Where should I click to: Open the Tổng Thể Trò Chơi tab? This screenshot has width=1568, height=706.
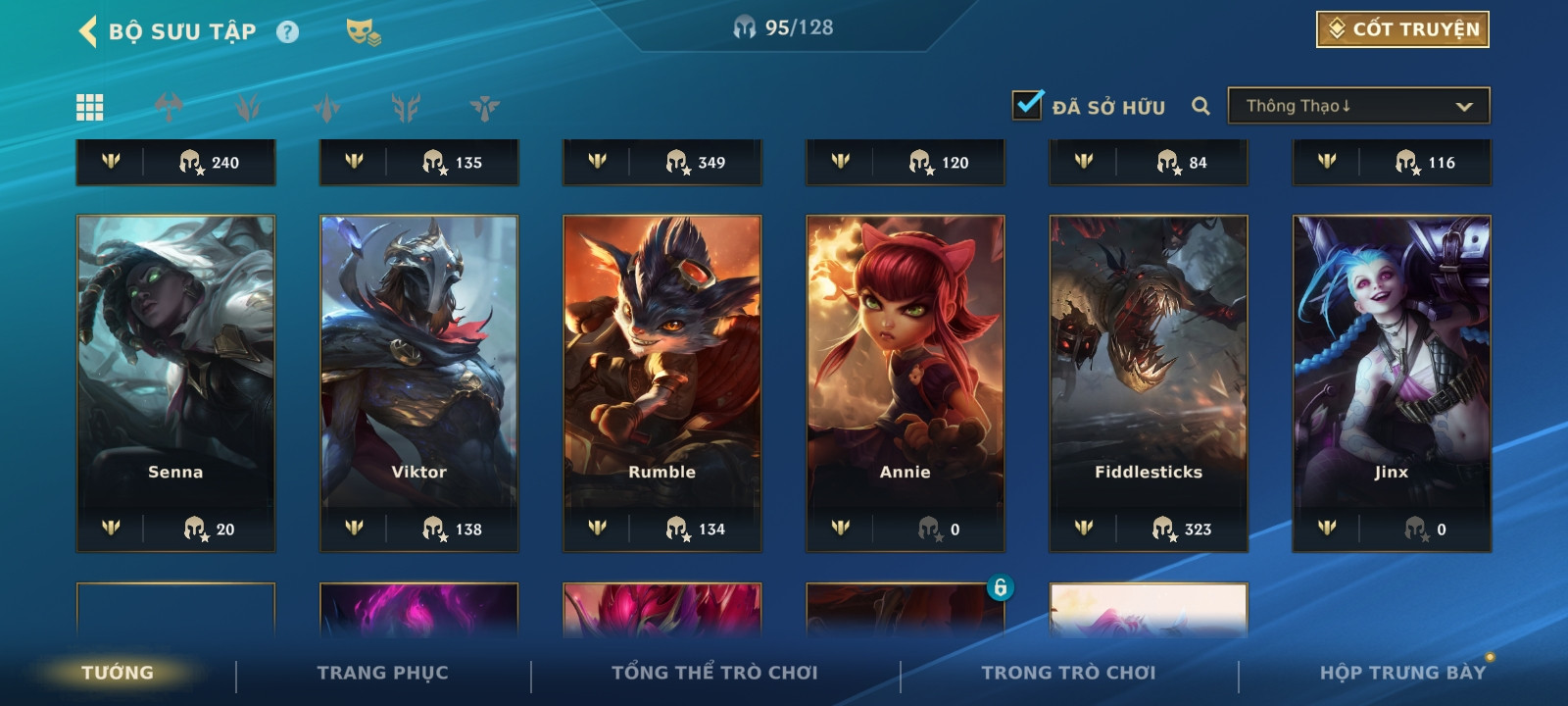click(x=714, y=673)
